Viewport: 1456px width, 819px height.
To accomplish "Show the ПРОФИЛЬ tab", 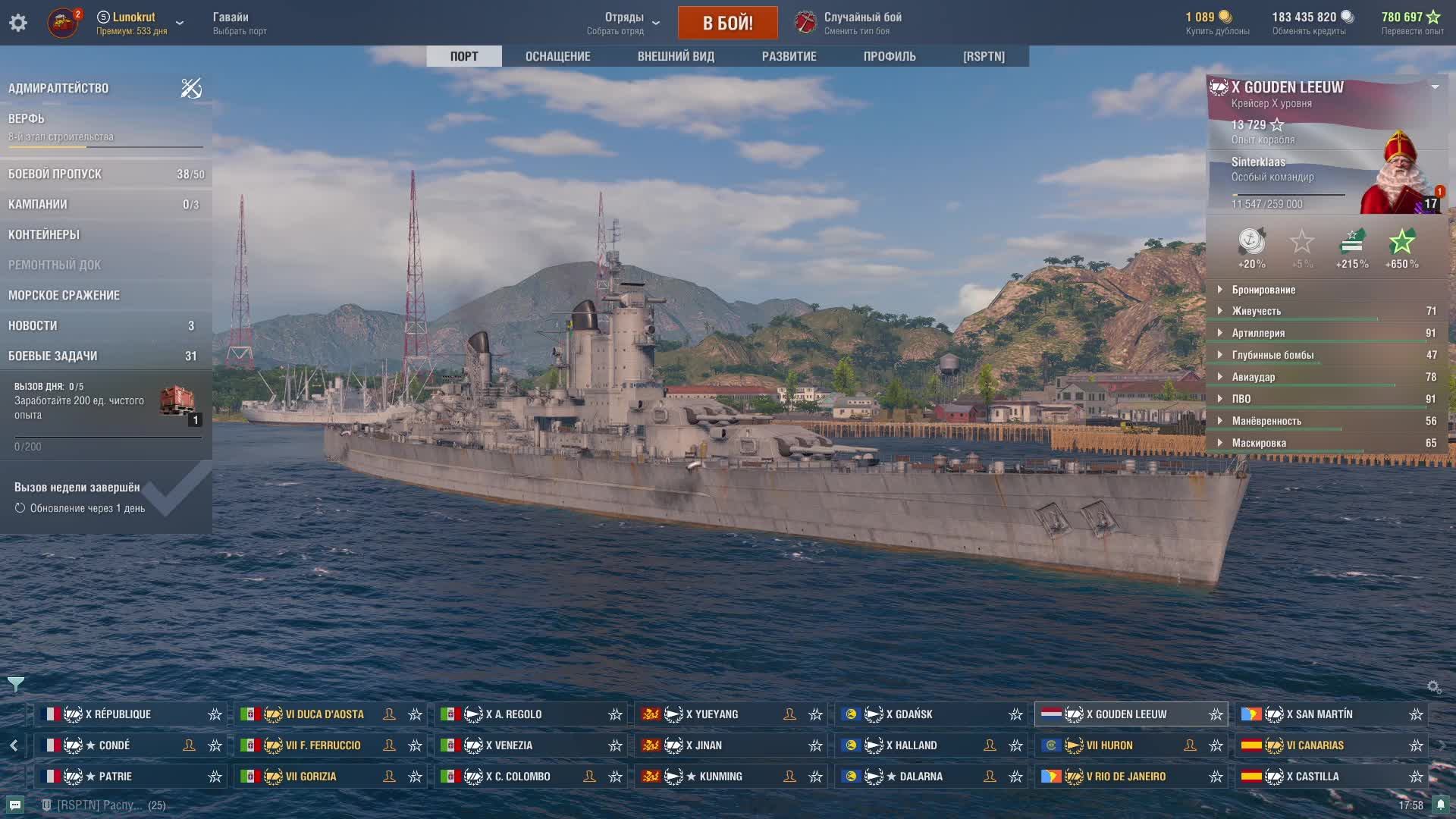I will [890, 56].
